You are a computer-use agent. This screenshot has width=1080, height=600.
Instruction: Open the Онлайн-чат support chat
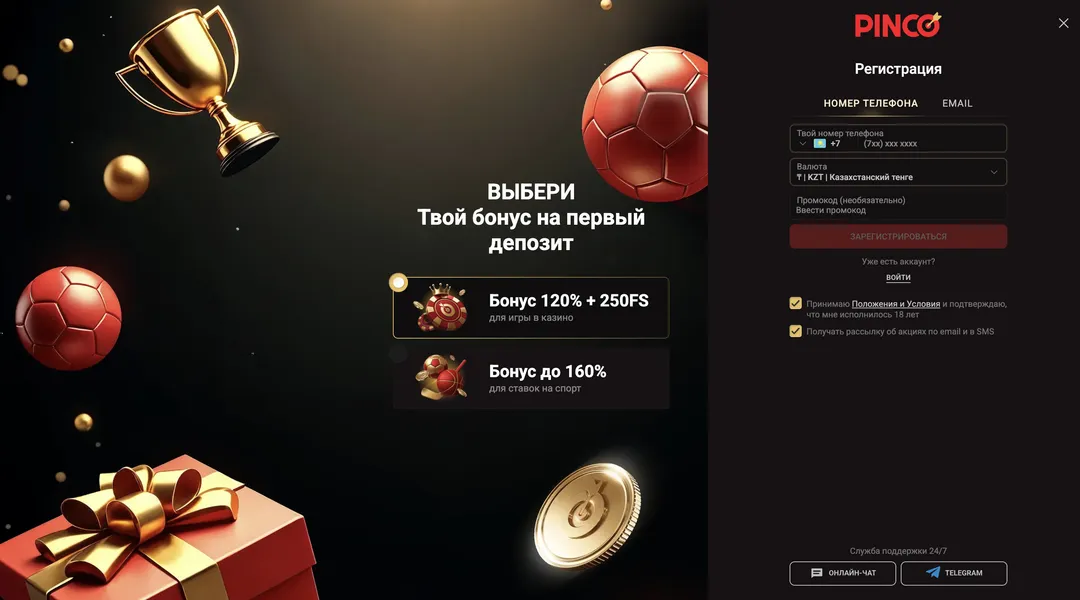pos(842,573)
